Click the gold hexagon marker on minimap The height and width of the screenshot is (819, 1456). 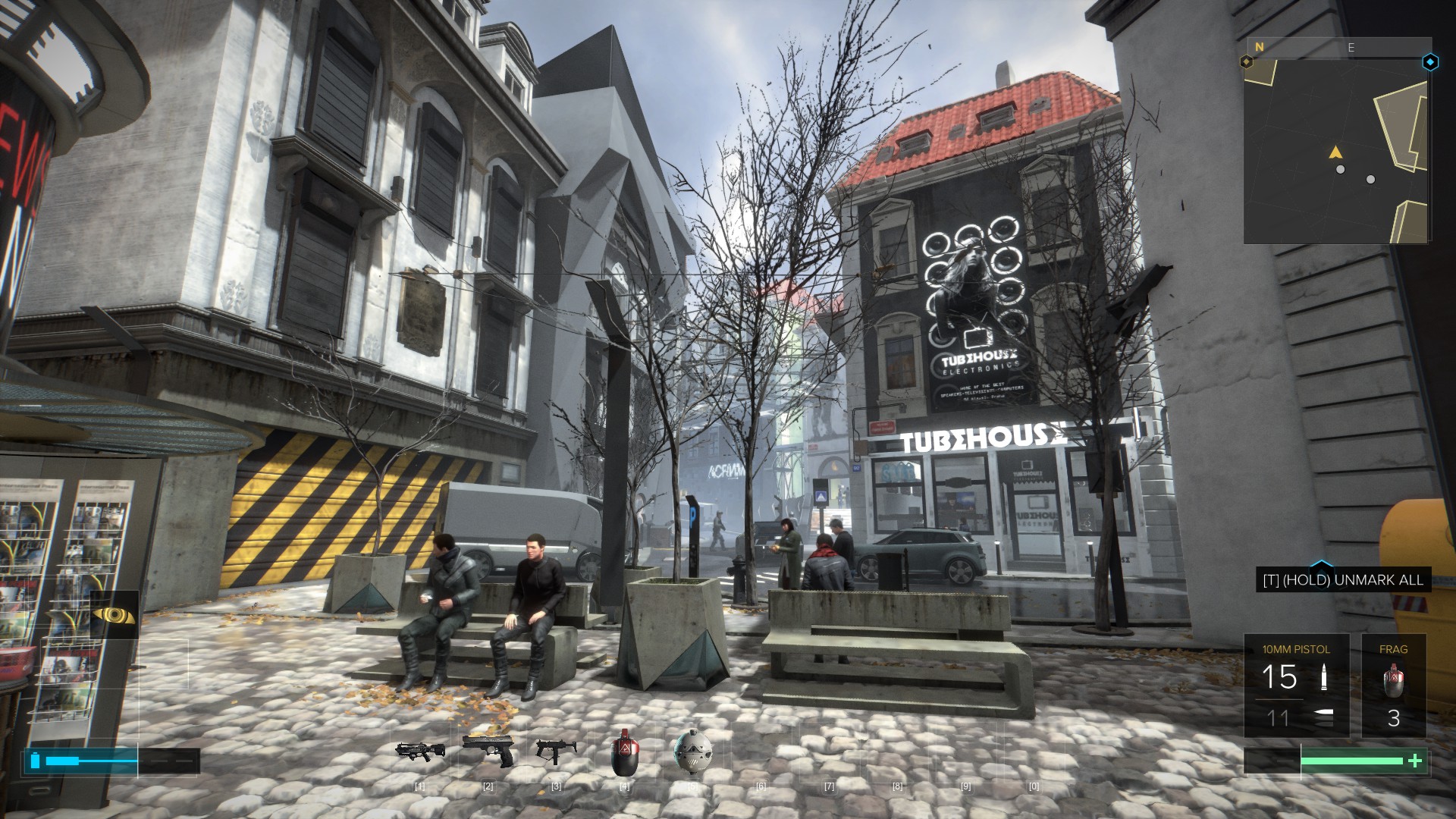tap(1246, 61)
